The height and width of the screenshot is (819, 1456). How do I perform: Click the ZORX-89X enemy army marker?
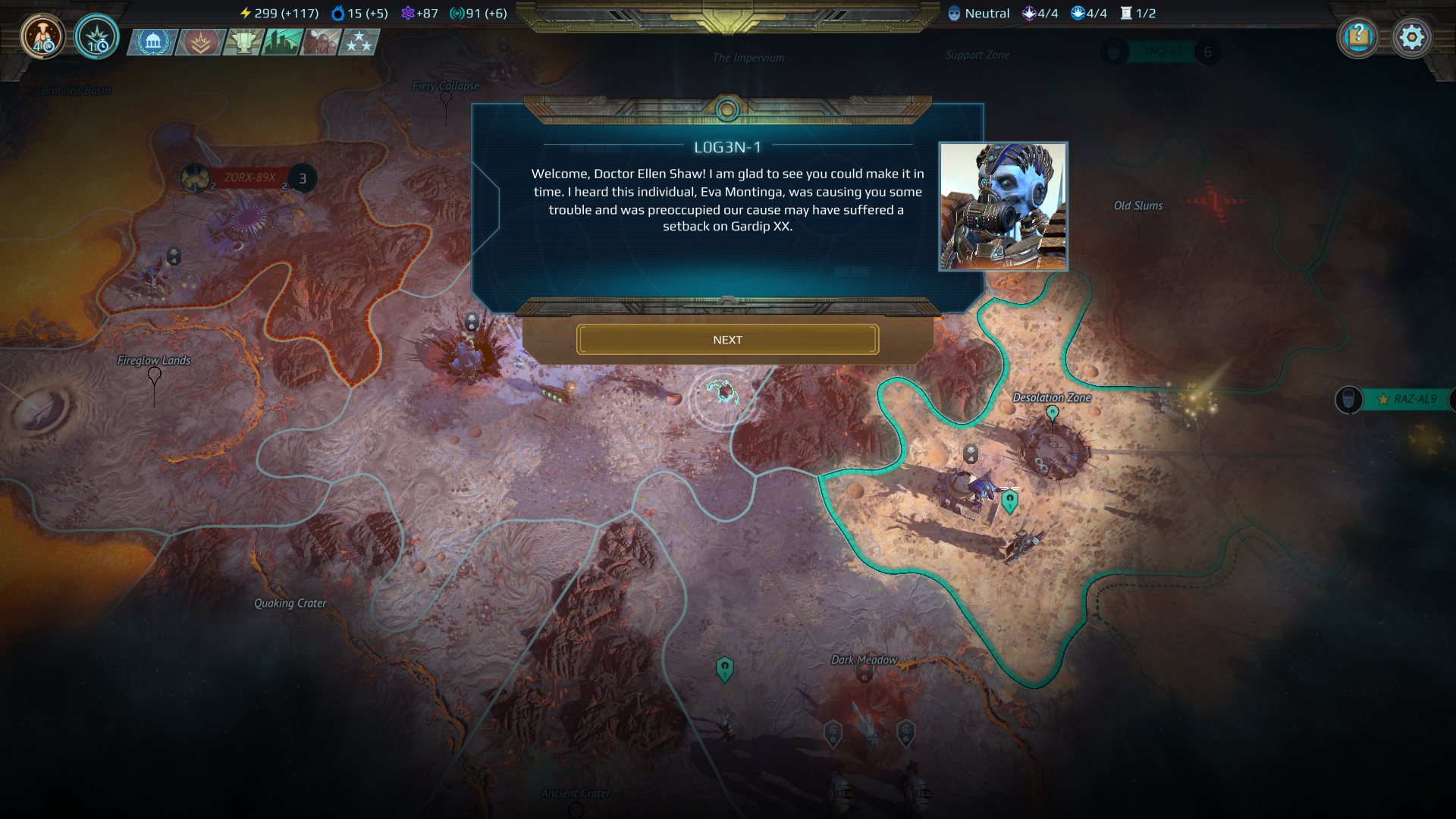250,177
